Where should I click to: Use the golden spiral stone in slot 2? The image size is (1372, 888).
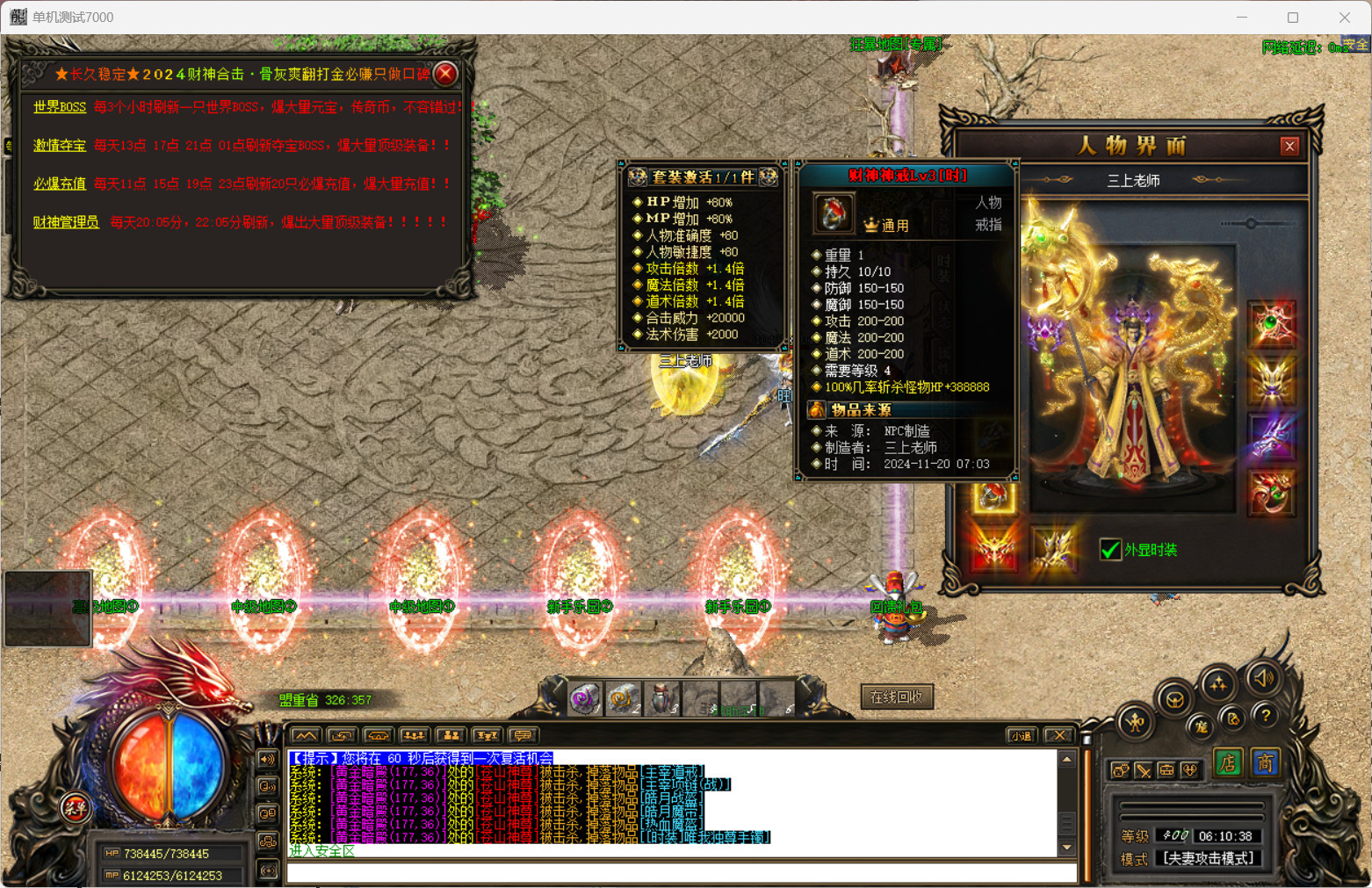(622, 699)
